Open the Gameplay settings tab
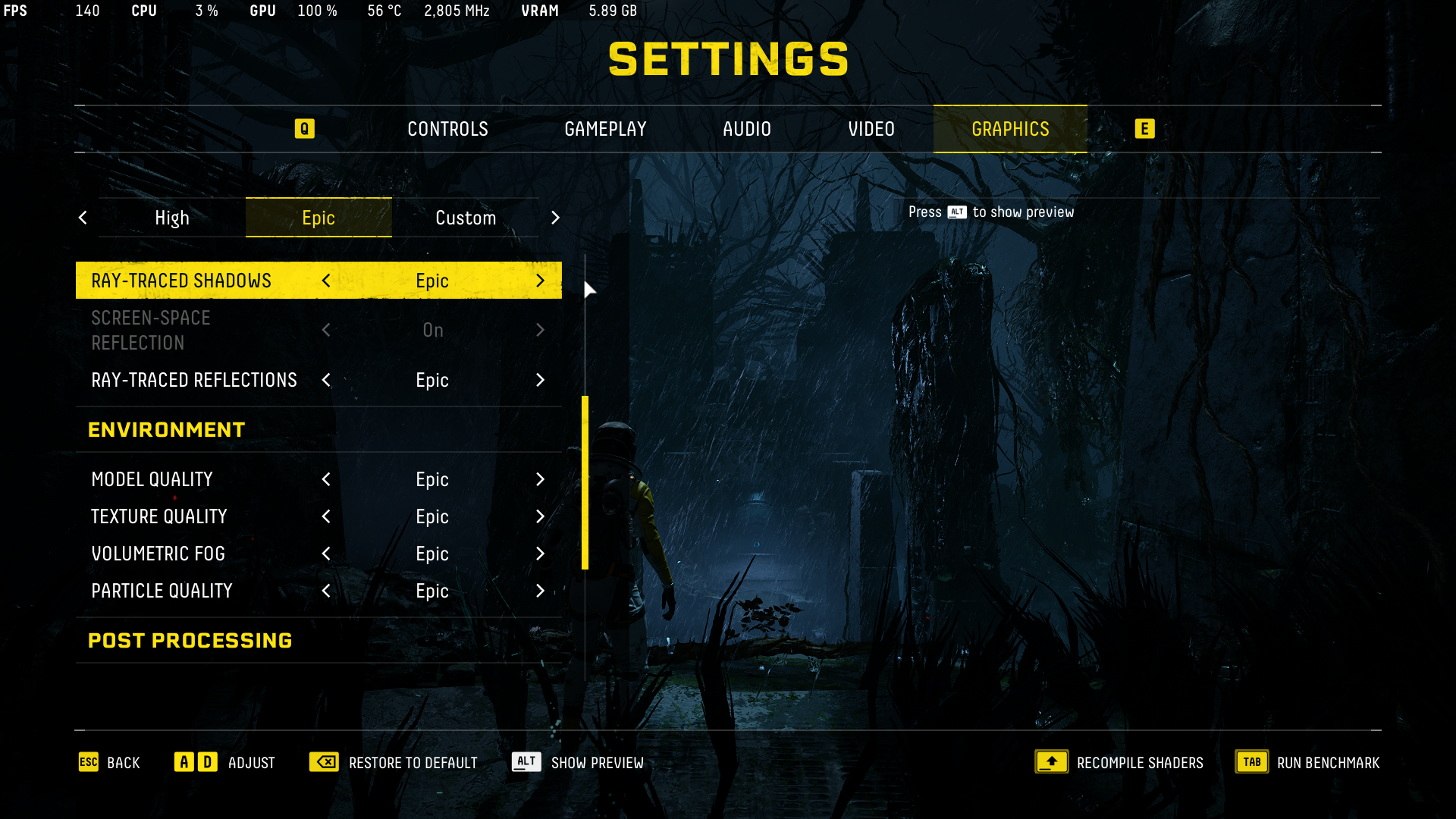Screen dimensions: 1456x819 pyautogui.click(x=605, y=129)
